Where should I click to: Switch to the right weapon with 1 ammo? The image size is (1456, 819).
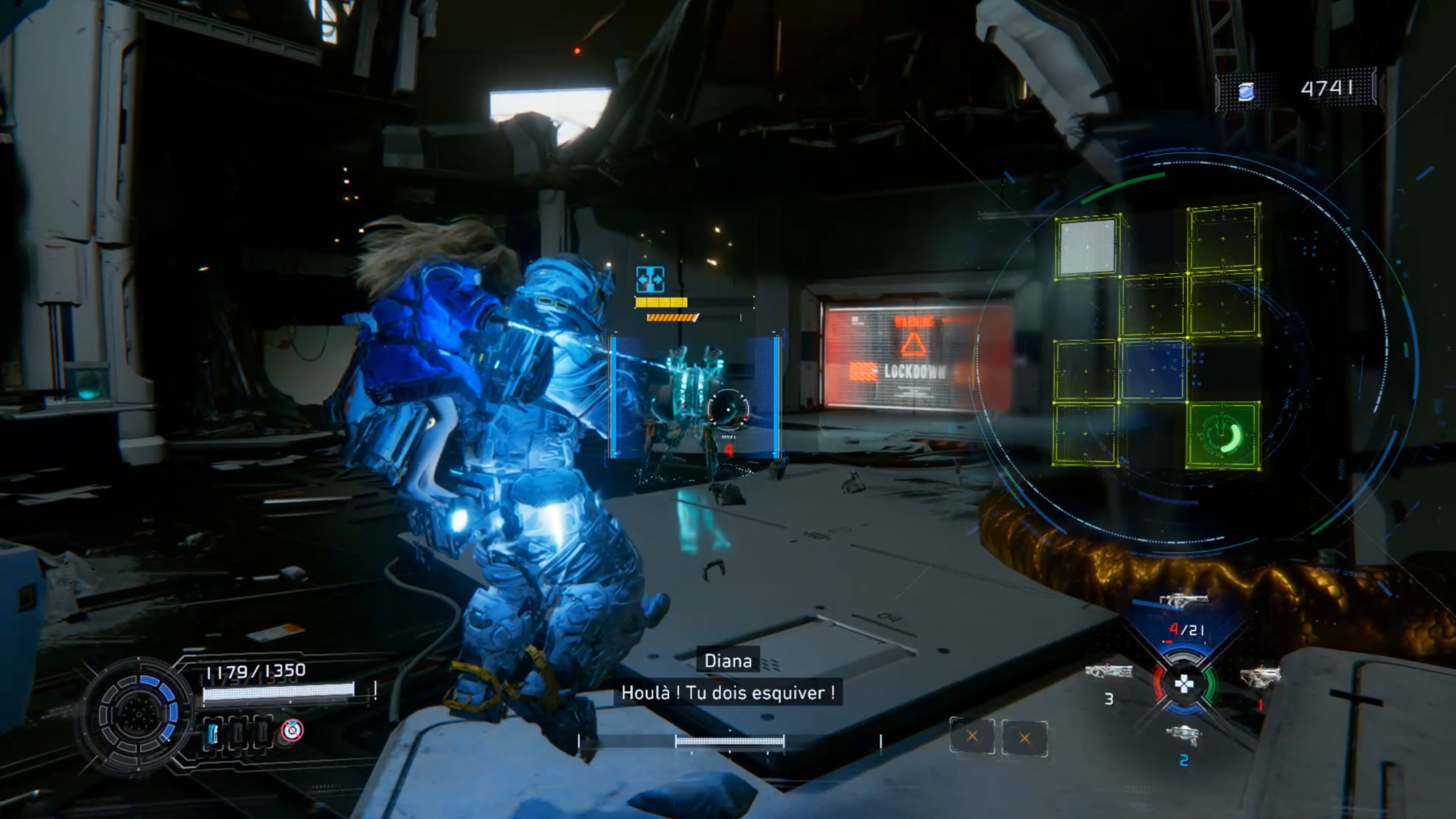point(1260,676)
